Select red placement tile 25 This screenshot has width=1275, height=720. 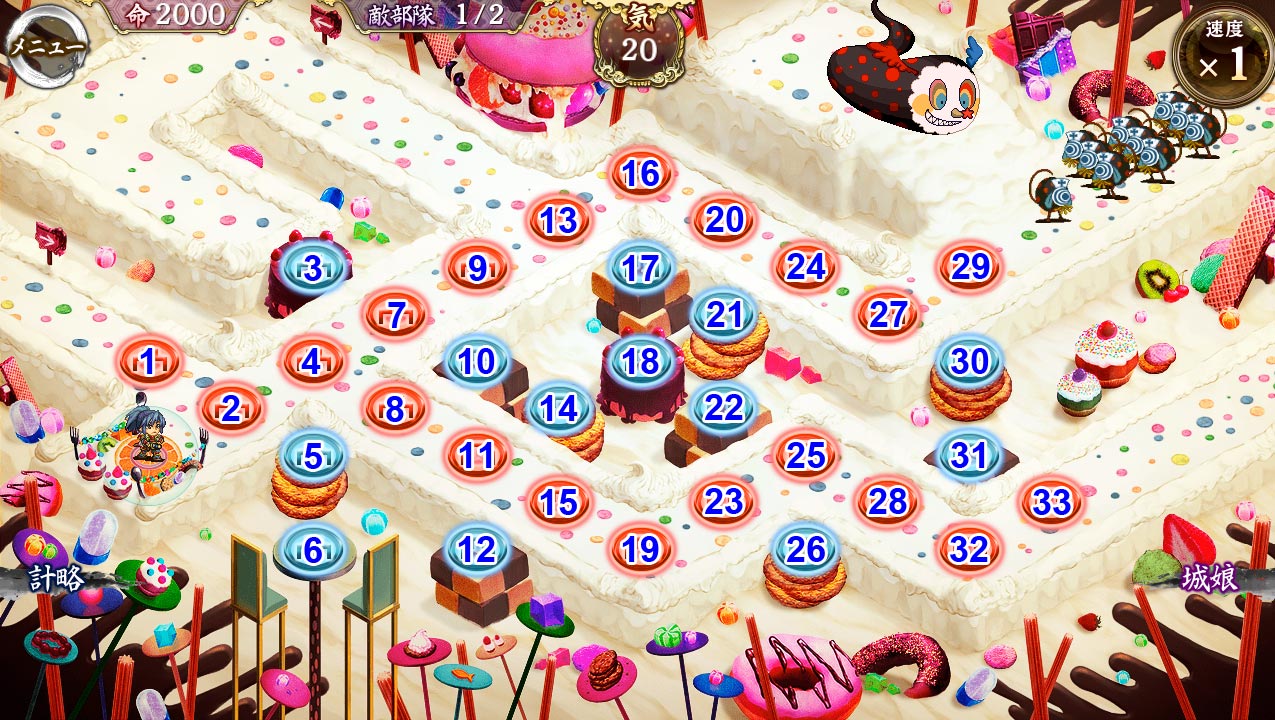(805, 456)
